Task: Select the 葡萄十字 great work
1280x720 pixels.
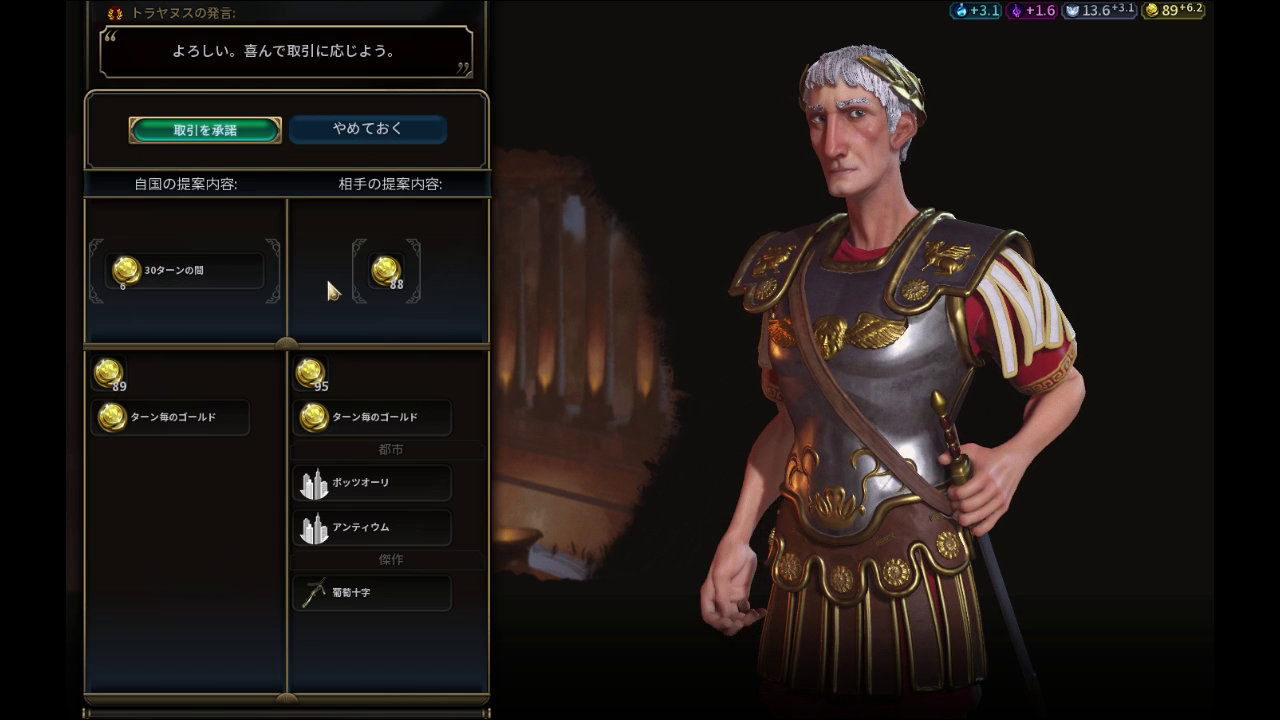Action: 372,593
